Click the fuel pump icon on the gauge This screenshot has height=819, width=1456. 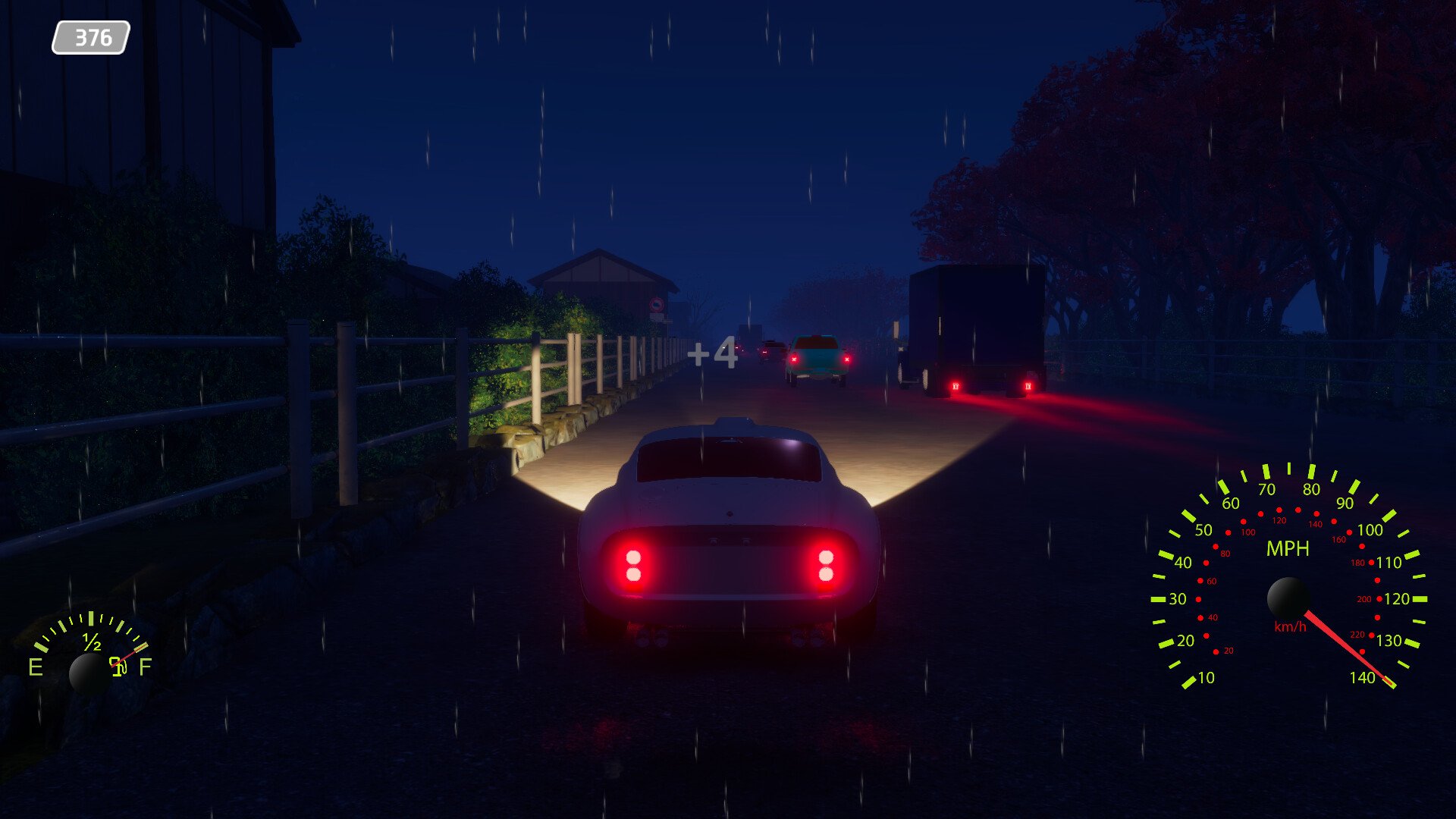click(118, 667)
